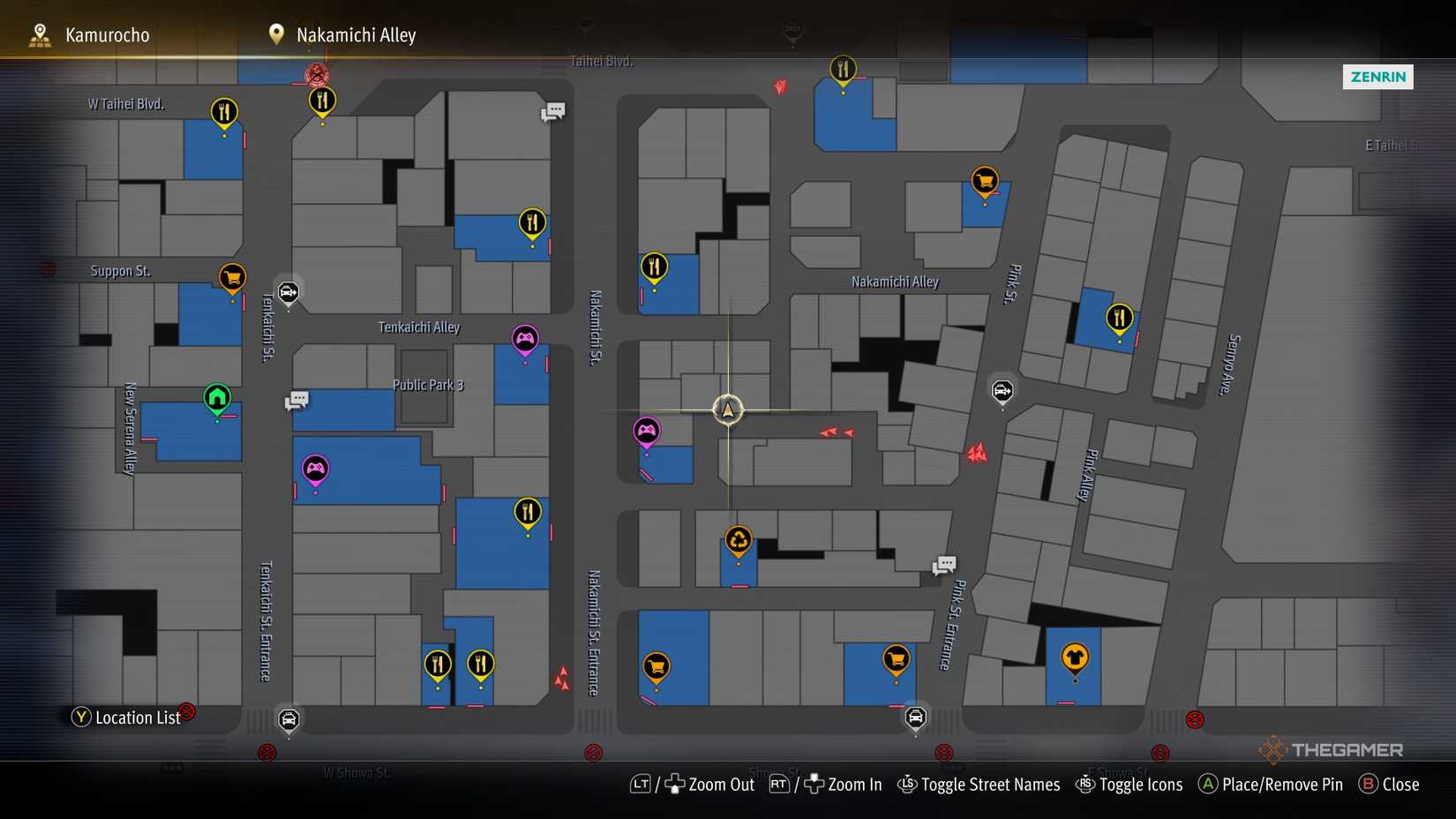This screenshot has width=1456, height=819.
Task: Select the green home icon on New Serena Alley
Action: [x=216, y=399]
